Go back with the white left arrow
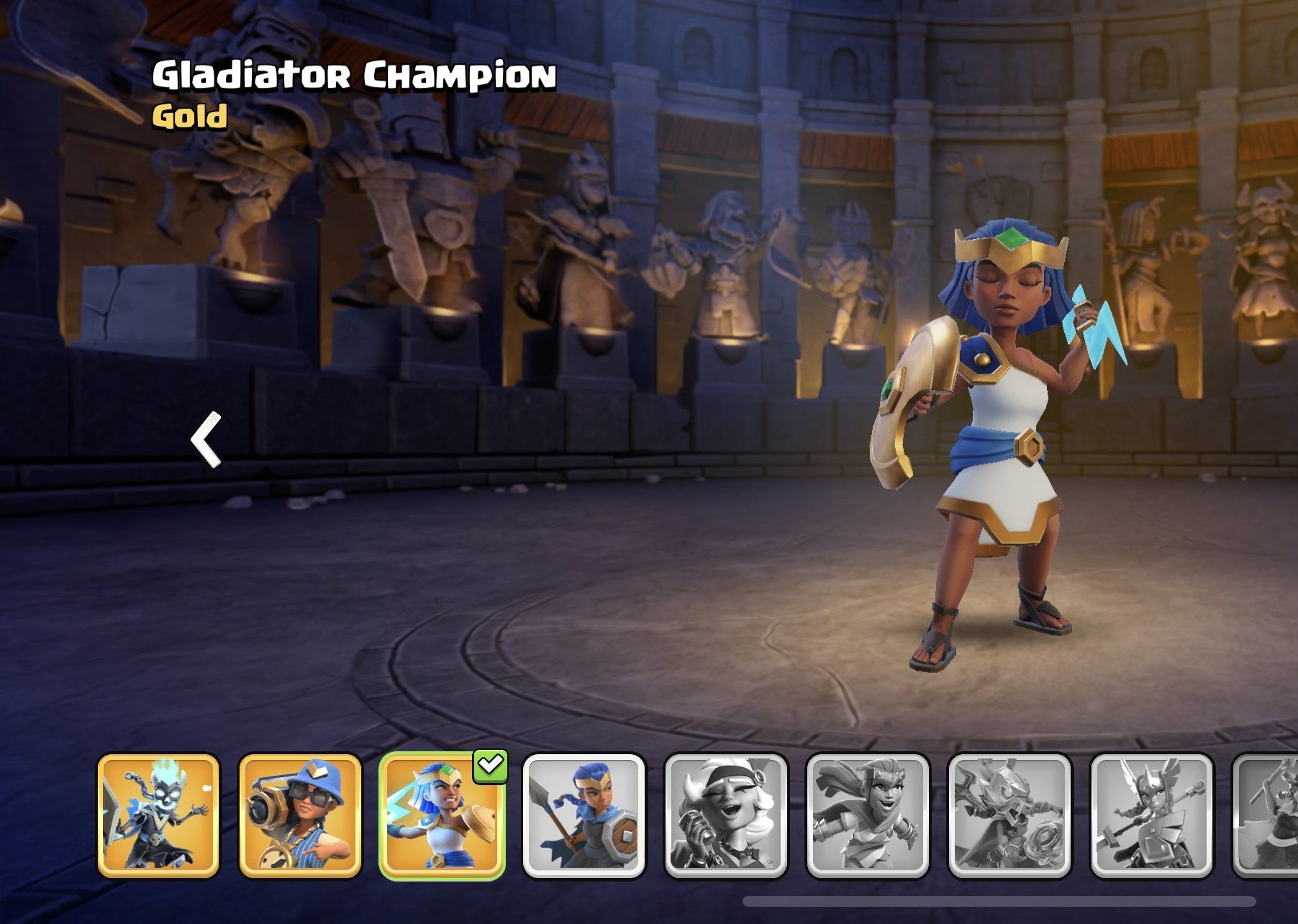This screenshot has width=1298, height=924. pos(206,440)
